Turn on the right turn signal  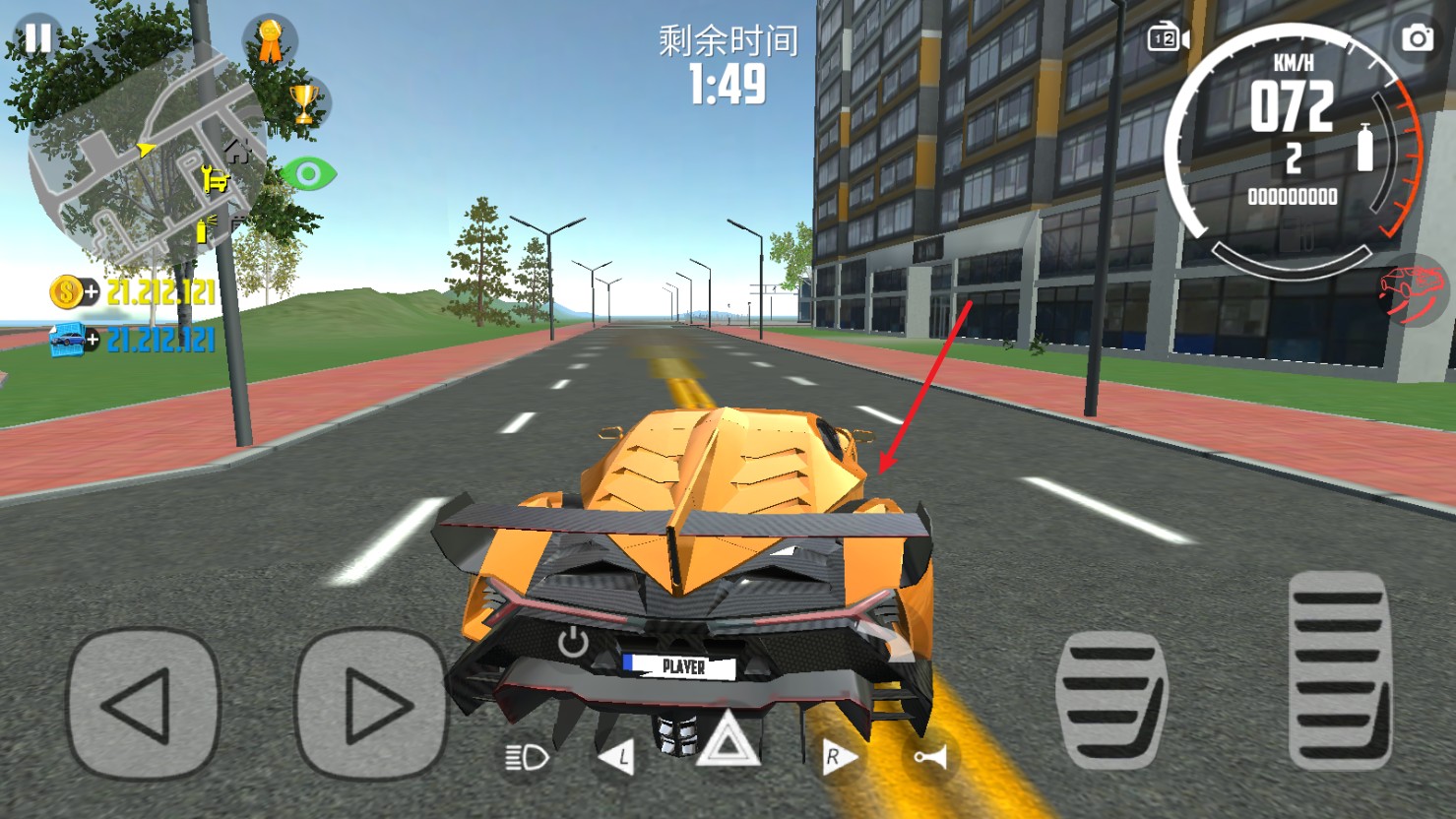point(836,757)
